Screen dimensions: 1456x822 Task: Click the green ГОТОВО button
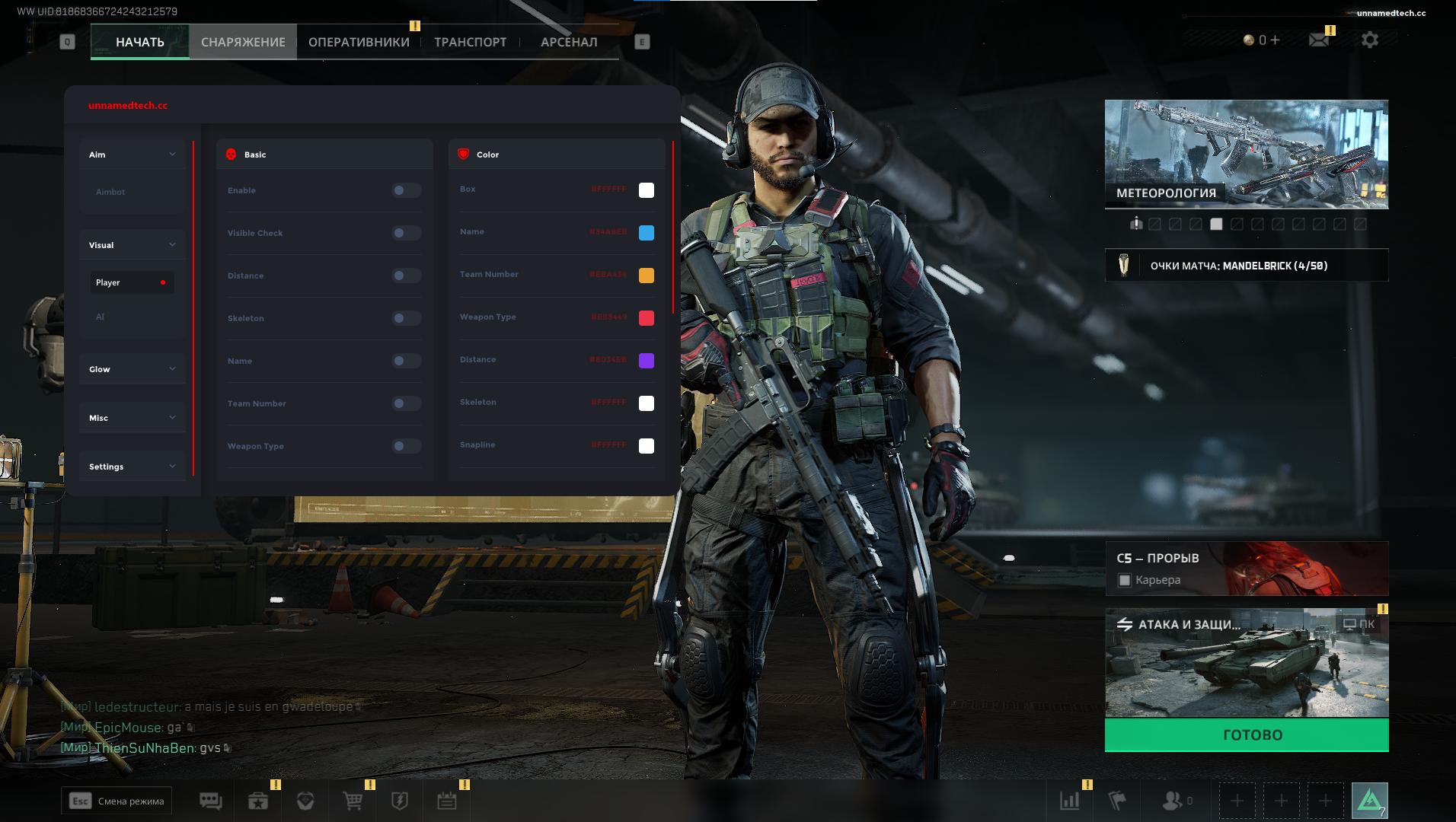[1246, 735]
